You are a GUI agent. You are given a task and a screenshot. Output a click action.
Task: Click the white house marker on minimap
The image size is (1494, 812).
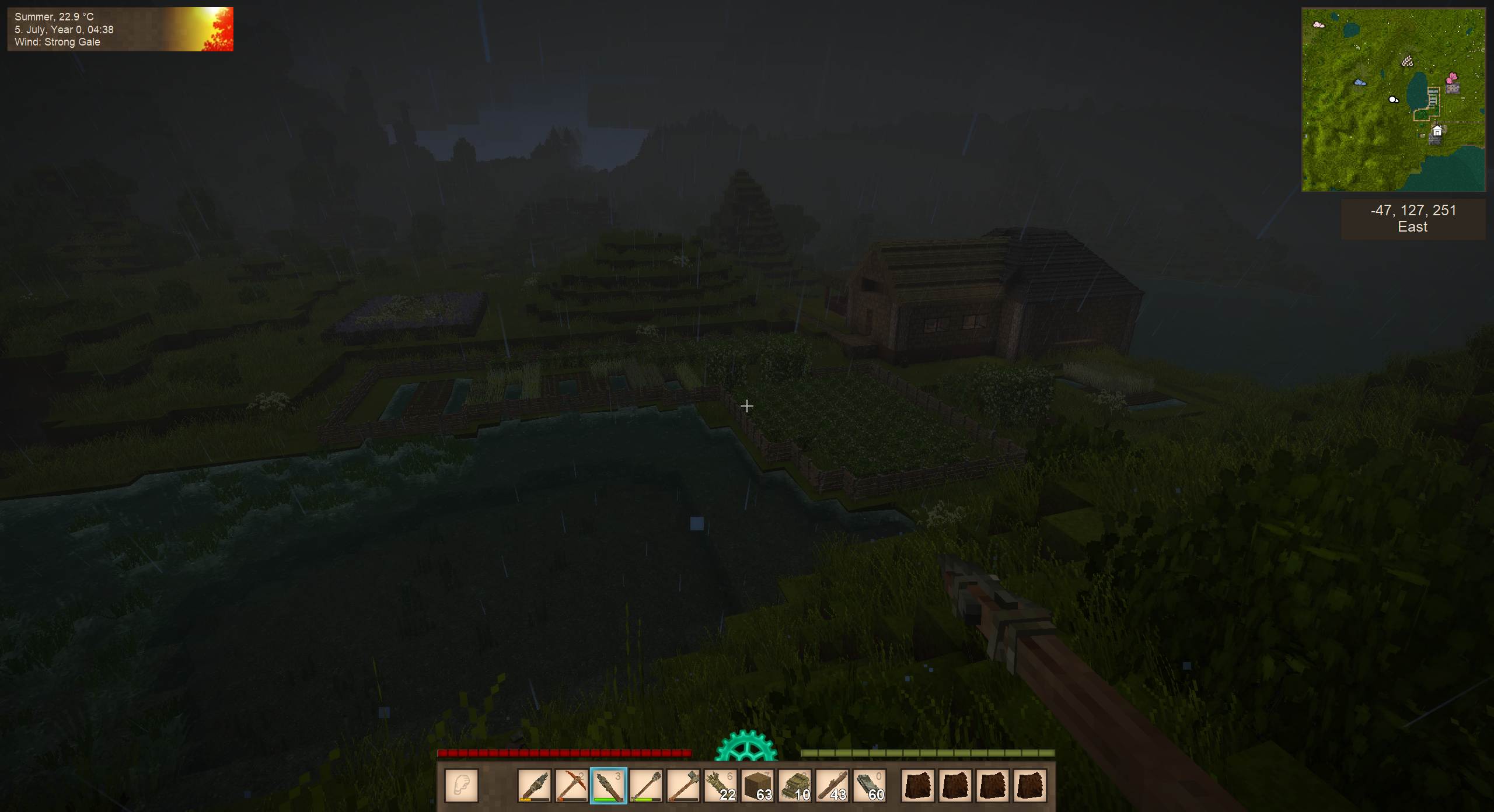pos(1437,131)
